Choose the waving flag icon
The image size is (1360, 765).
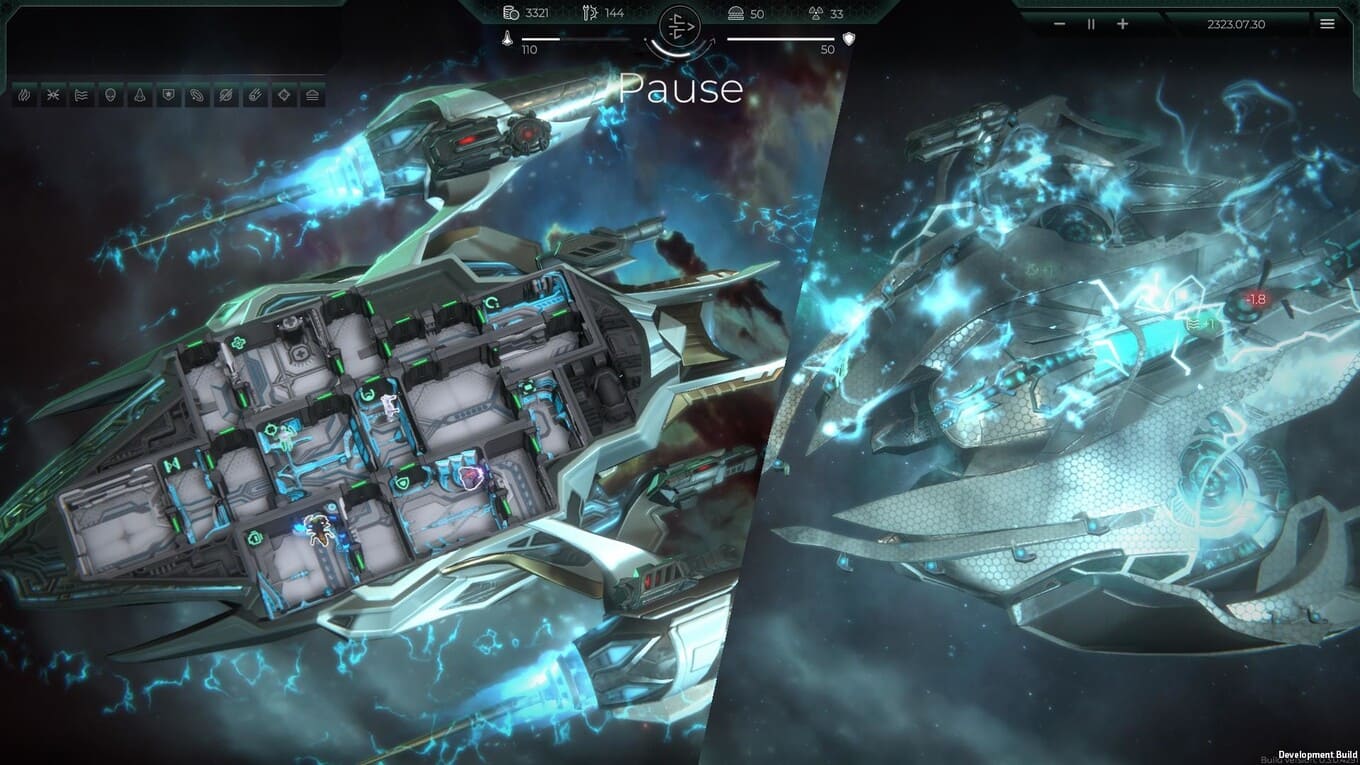(x=82, y=96)
